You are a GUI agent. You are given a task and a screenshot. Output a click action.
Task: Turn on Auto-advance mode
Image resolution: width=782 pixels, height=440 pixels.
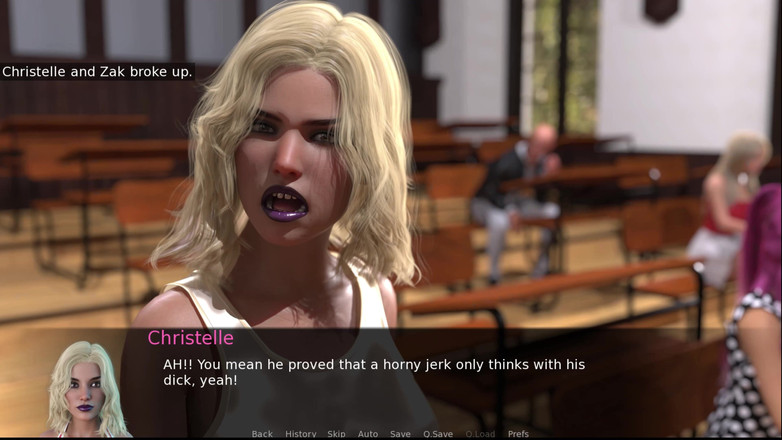click(x=368, y=434)
